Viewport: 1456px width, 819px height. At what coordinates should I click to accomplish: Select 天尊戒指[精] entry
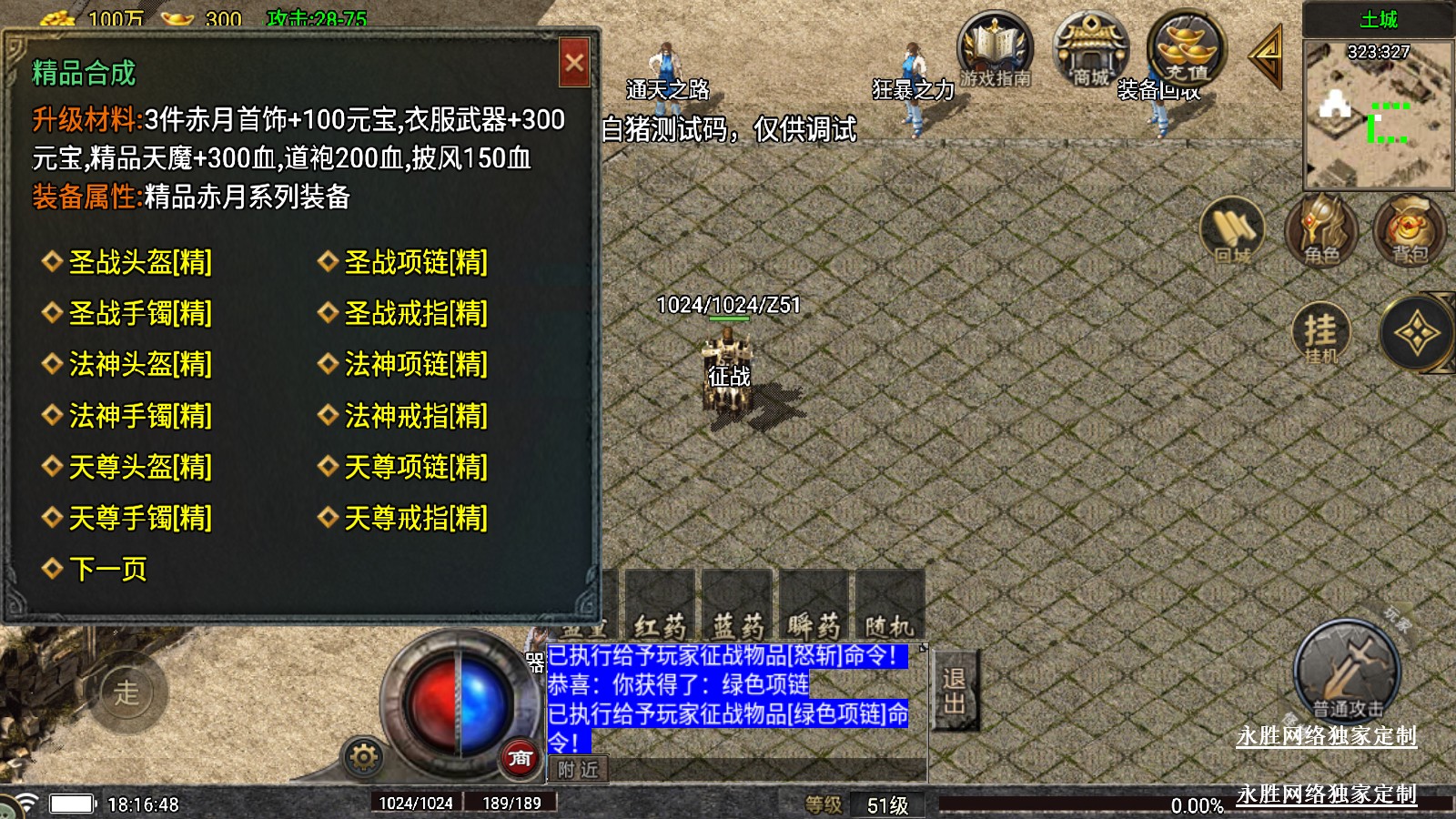[x=415, y=519]
